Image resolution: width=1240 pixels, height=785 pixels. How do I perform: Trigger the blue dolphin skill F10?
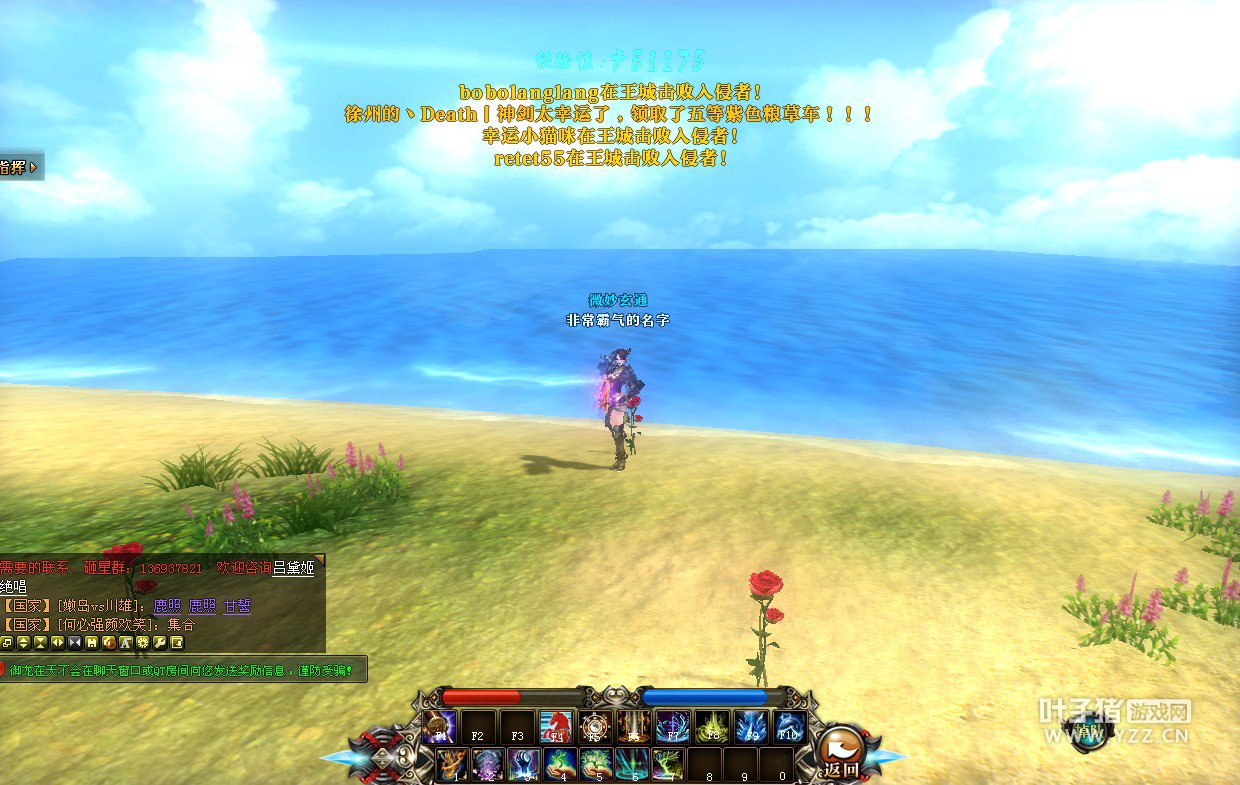(790, 727)
